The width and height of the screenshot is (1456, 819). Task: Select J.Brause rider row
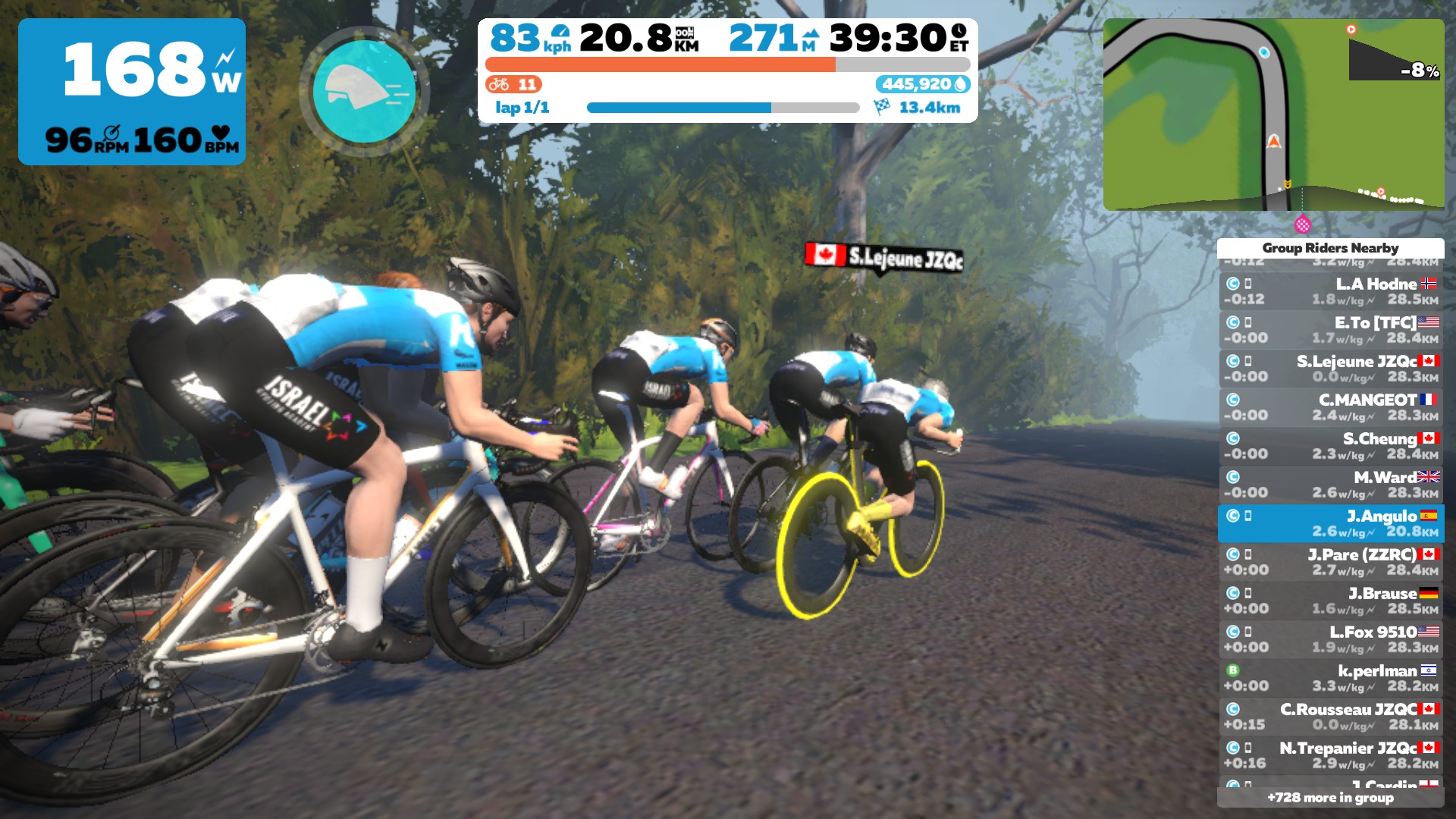pos(1330,601)
